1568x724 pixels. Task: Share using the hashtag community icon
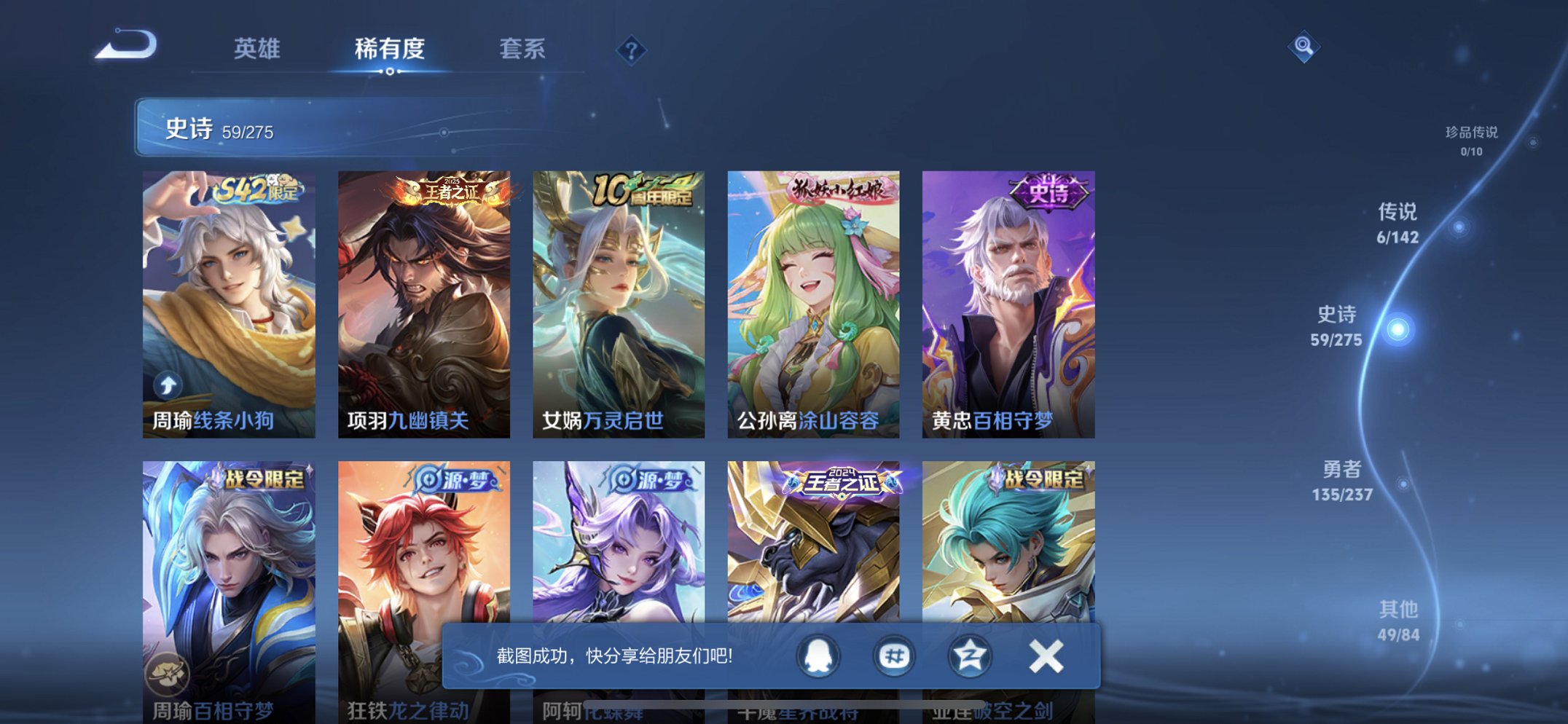[x=894, y=656]
